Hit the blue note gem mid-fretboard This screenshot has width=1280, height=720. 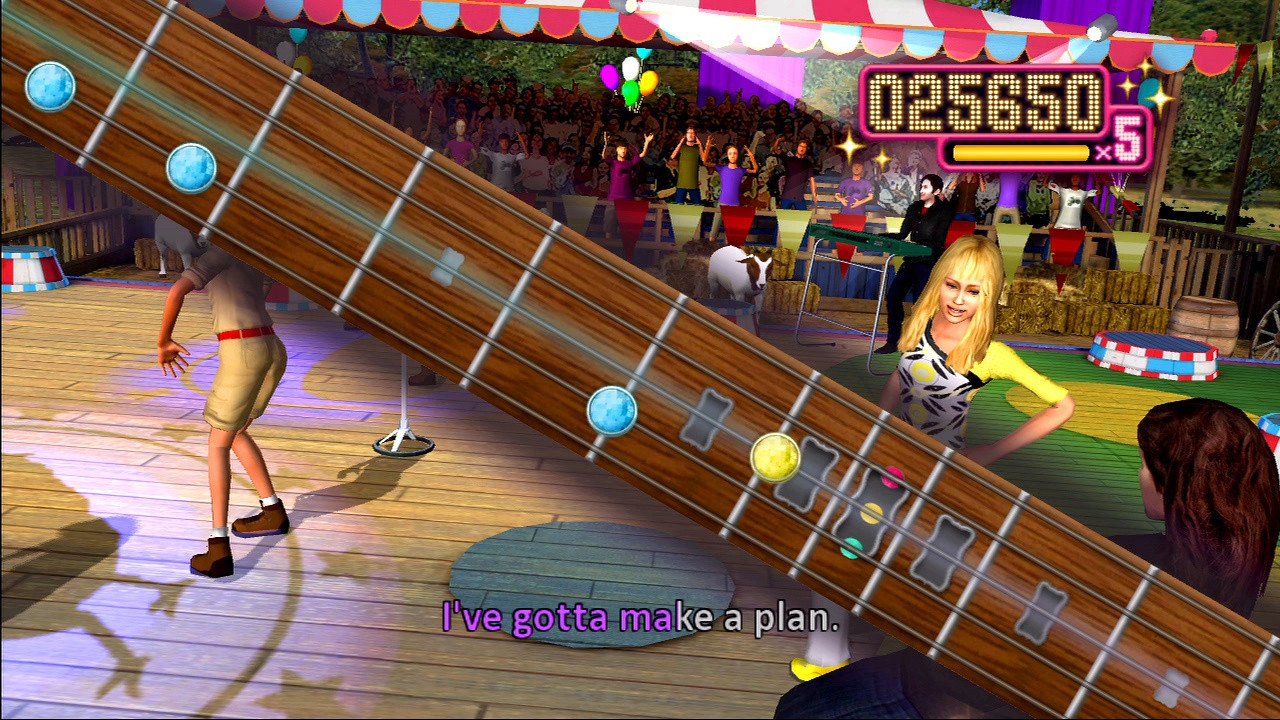(610, 411)
